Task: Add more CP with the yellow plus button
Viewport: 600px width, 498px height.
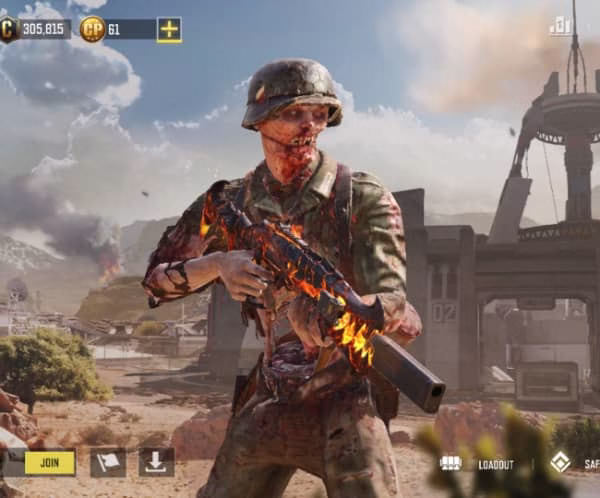Action: coord(169,30)
